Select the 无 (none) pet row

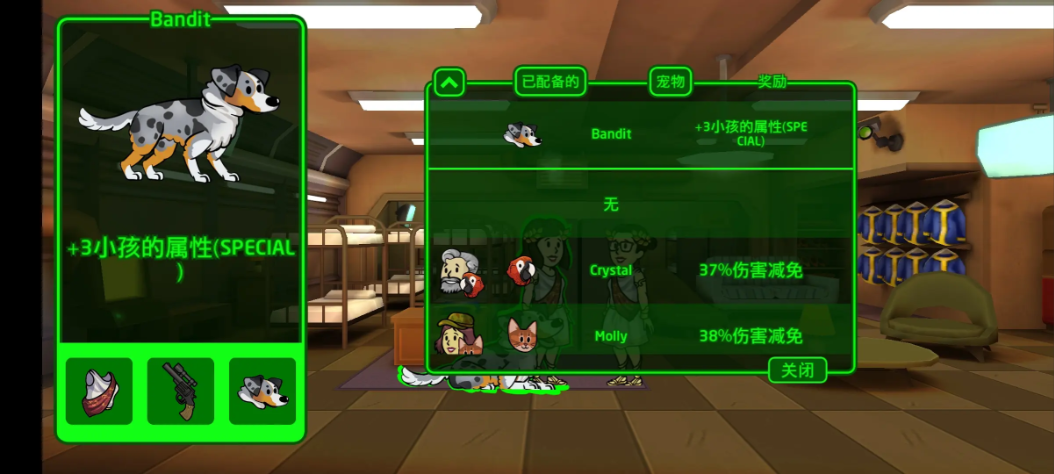[640, 204]
